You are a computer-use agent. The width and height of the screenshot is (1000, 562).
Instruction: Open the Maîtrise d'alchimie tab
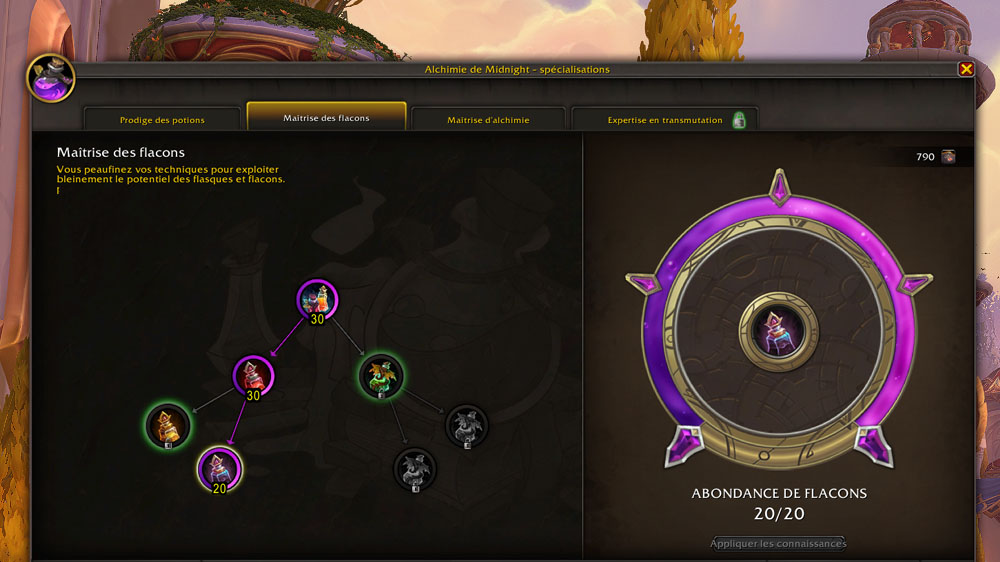(488, 119)
